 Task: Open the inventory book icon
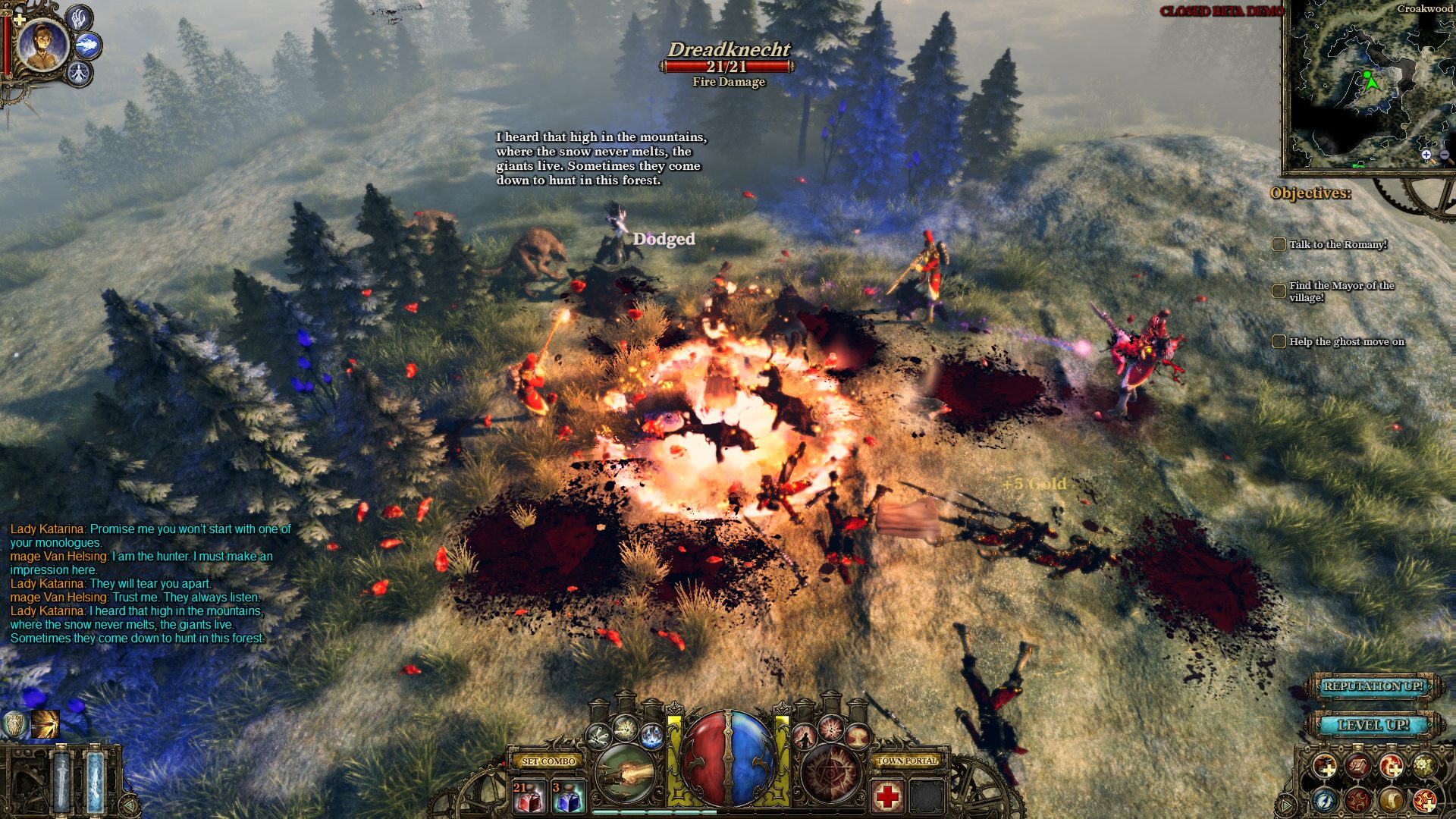(x=1357, y=767)
